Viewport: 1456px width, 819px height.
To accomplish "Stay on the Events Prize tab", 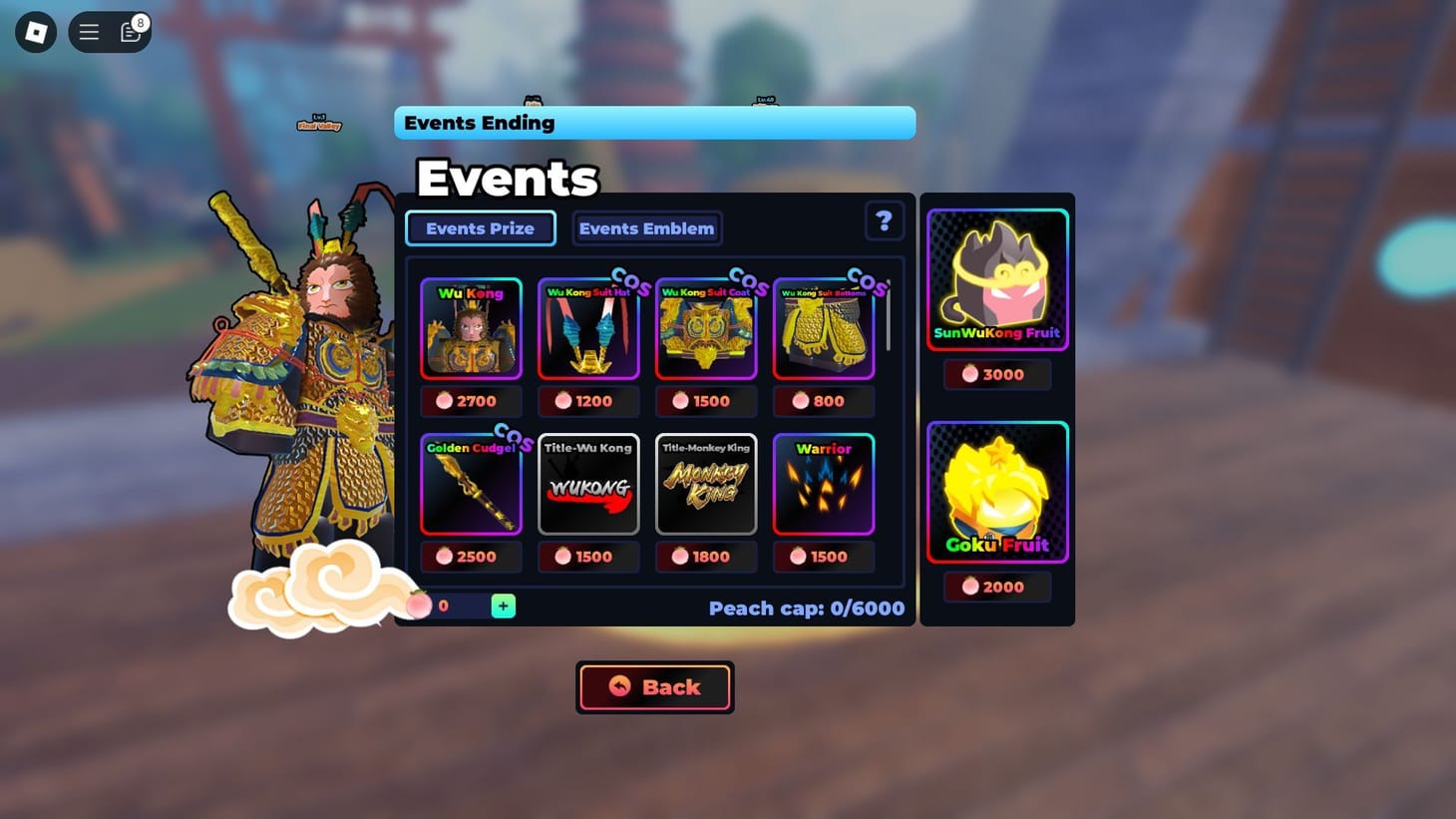I will pos(480,227).
